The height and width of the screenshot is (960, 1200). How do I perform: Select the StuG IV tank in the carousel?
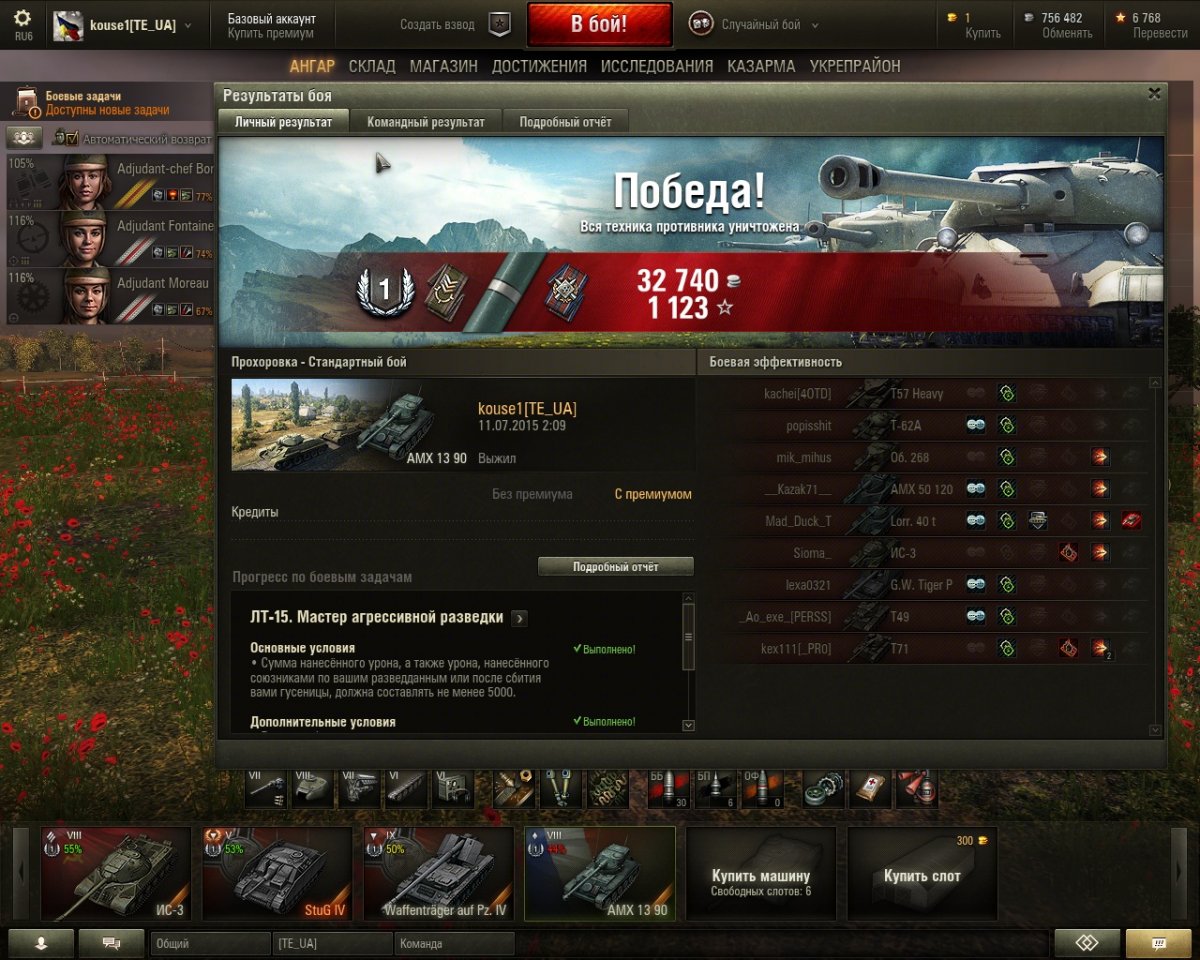pos(277,873)
